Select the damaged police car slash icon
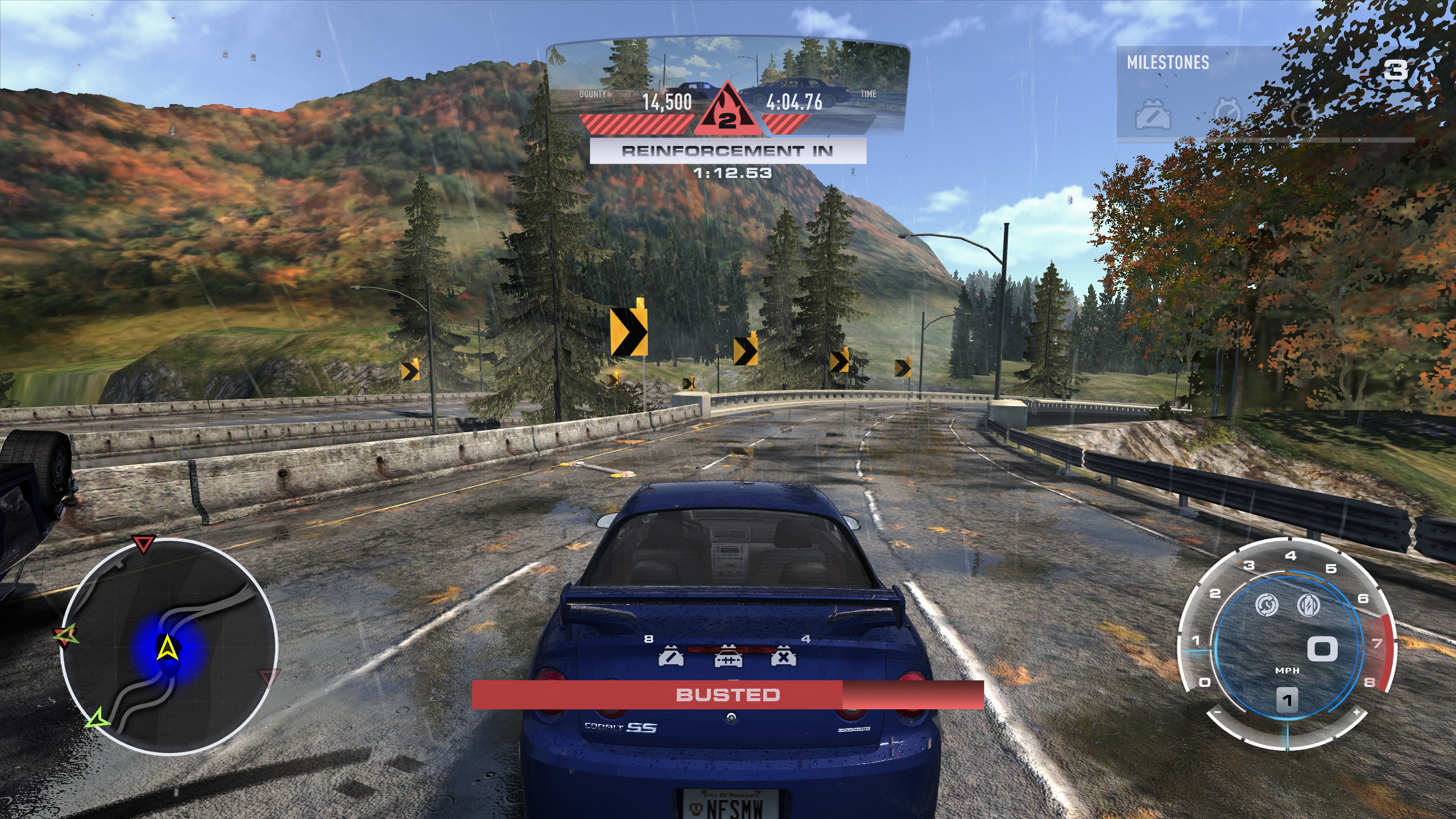The height and width of the screenshot is (819, 1456). pos(671,658)
